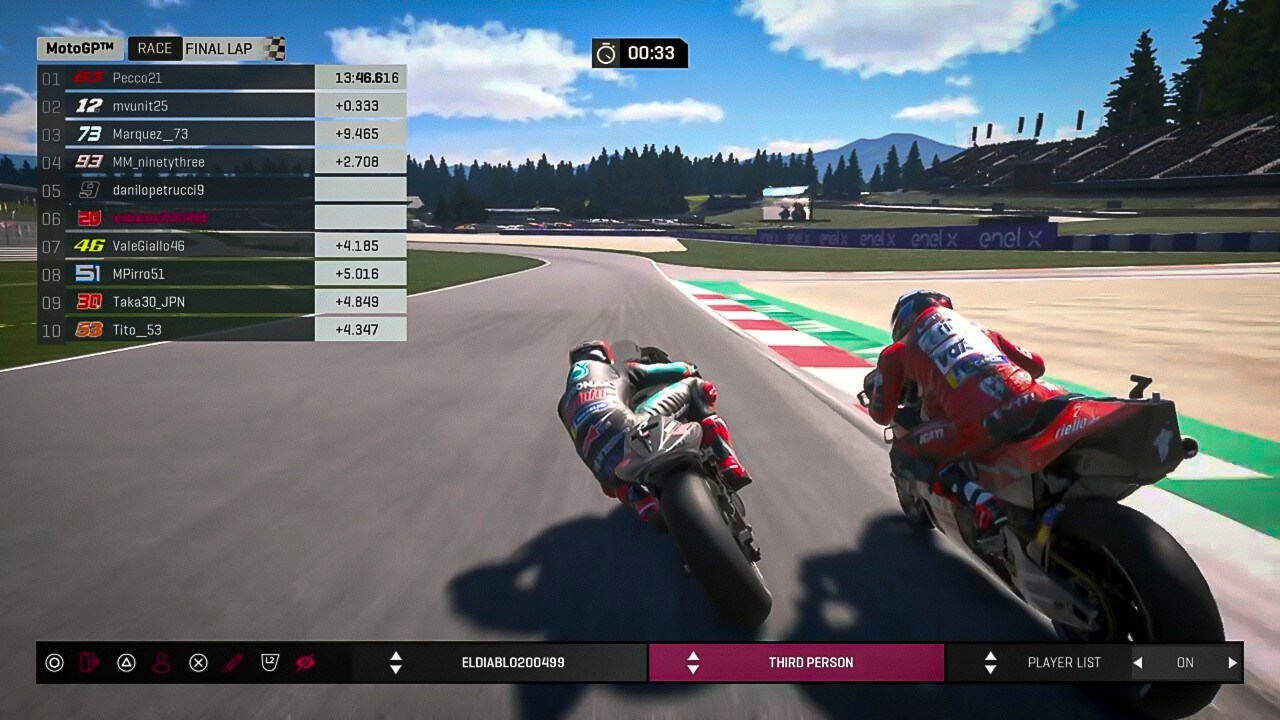Click the arrows beside THIRD PERSON
The height and width of the screenshot is (720, 1280).
[x=693, y=663]
